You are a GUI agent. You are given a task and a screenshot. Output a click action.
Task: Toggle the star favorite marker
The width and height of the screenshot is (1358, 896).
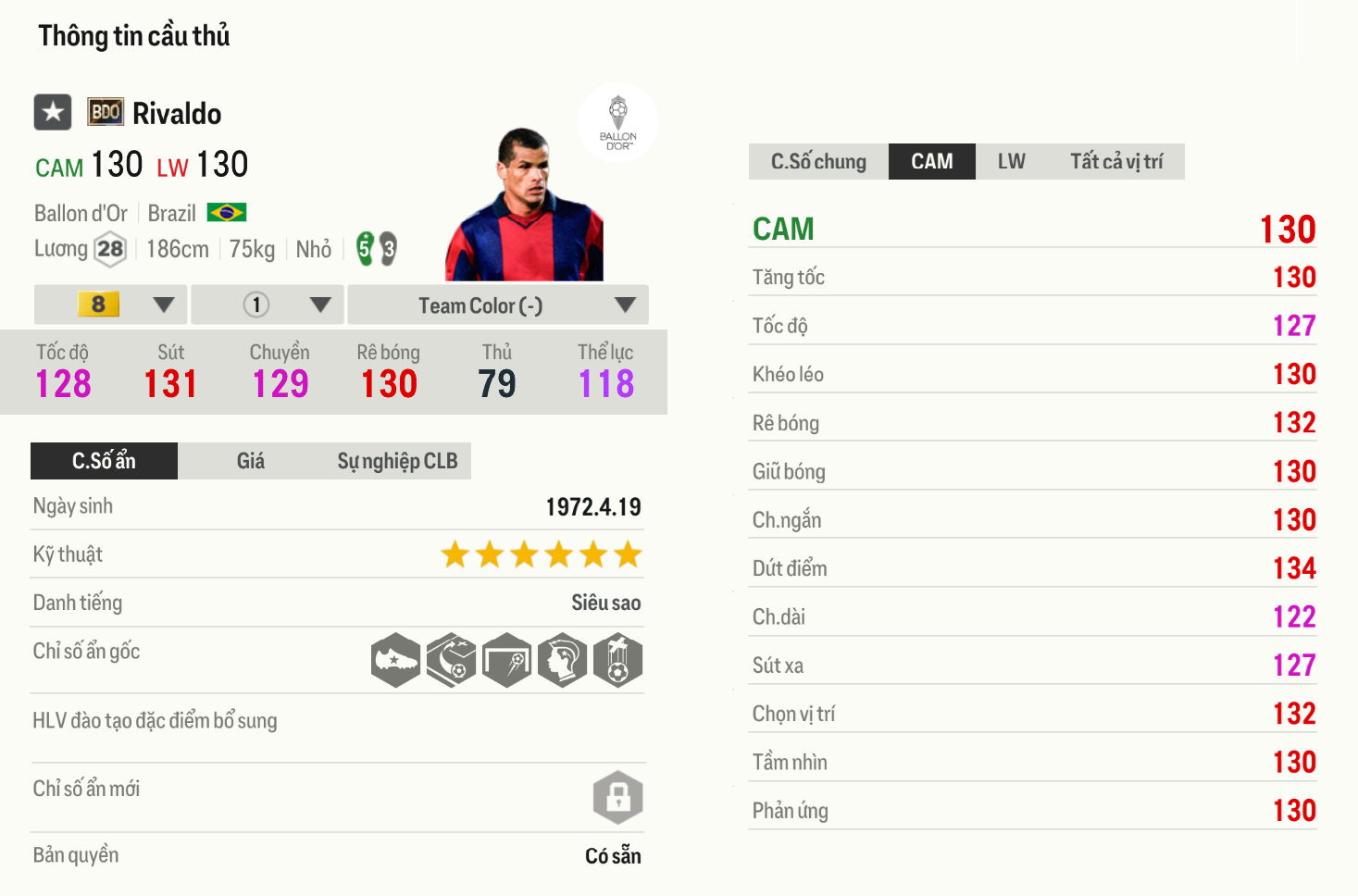point(52,112)
